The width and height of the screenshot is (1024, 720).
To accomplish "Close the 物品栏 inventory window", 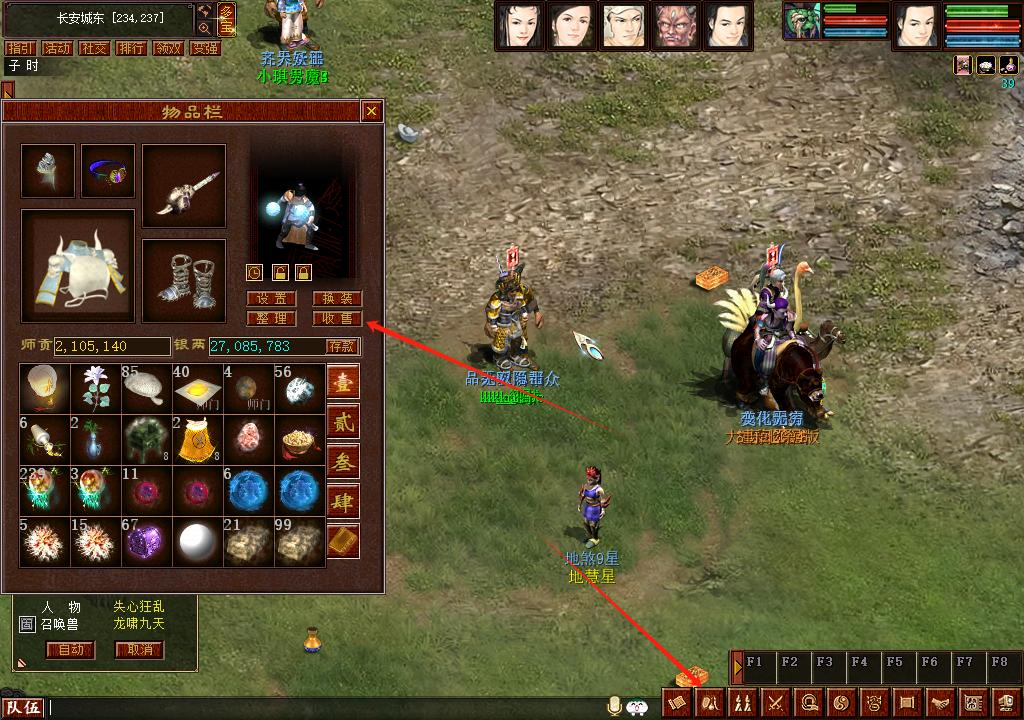I will pyautogui.click(x=372, y=111).
